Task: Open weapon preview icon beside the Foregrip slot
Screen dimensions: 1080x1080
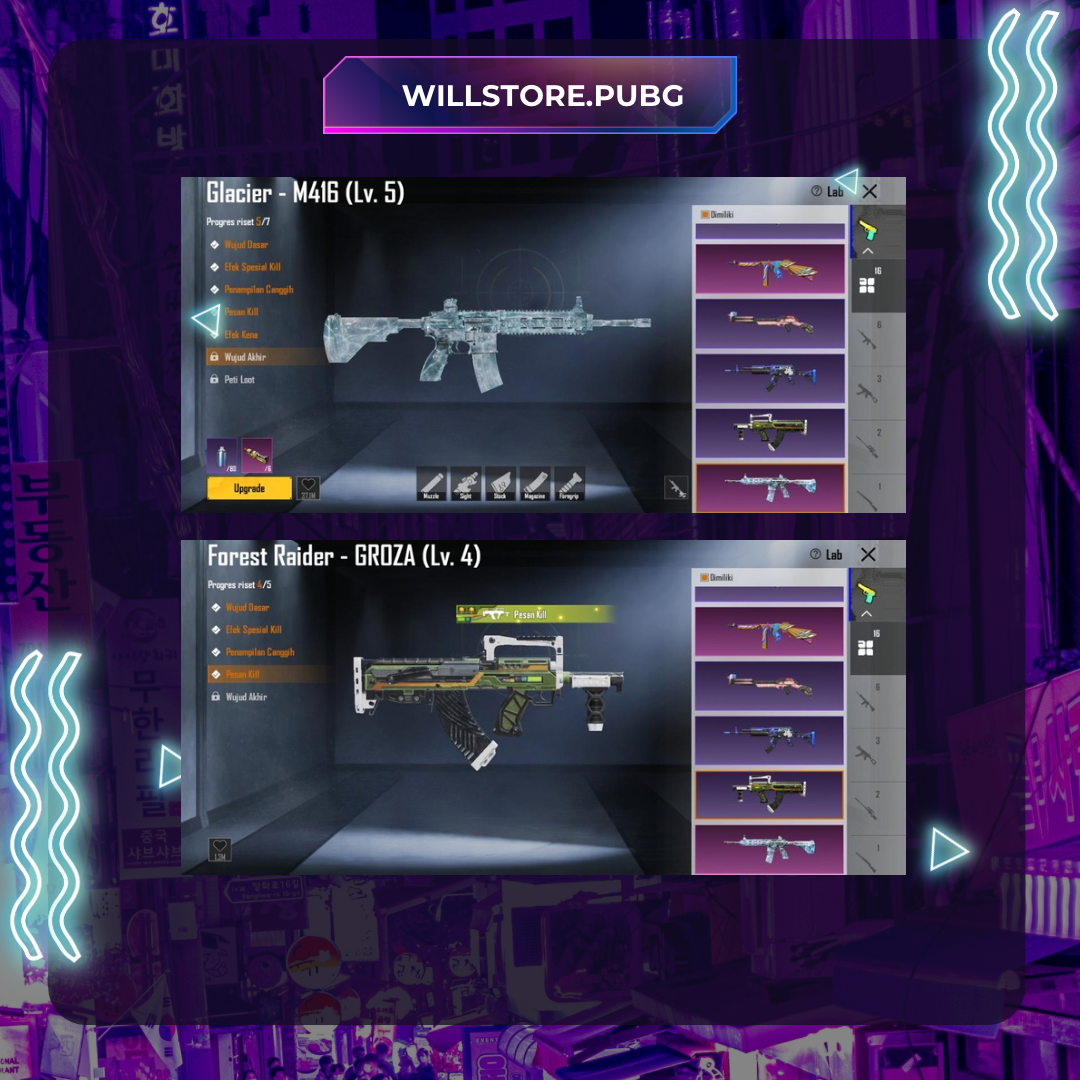Action: click(x=677, y=487)
